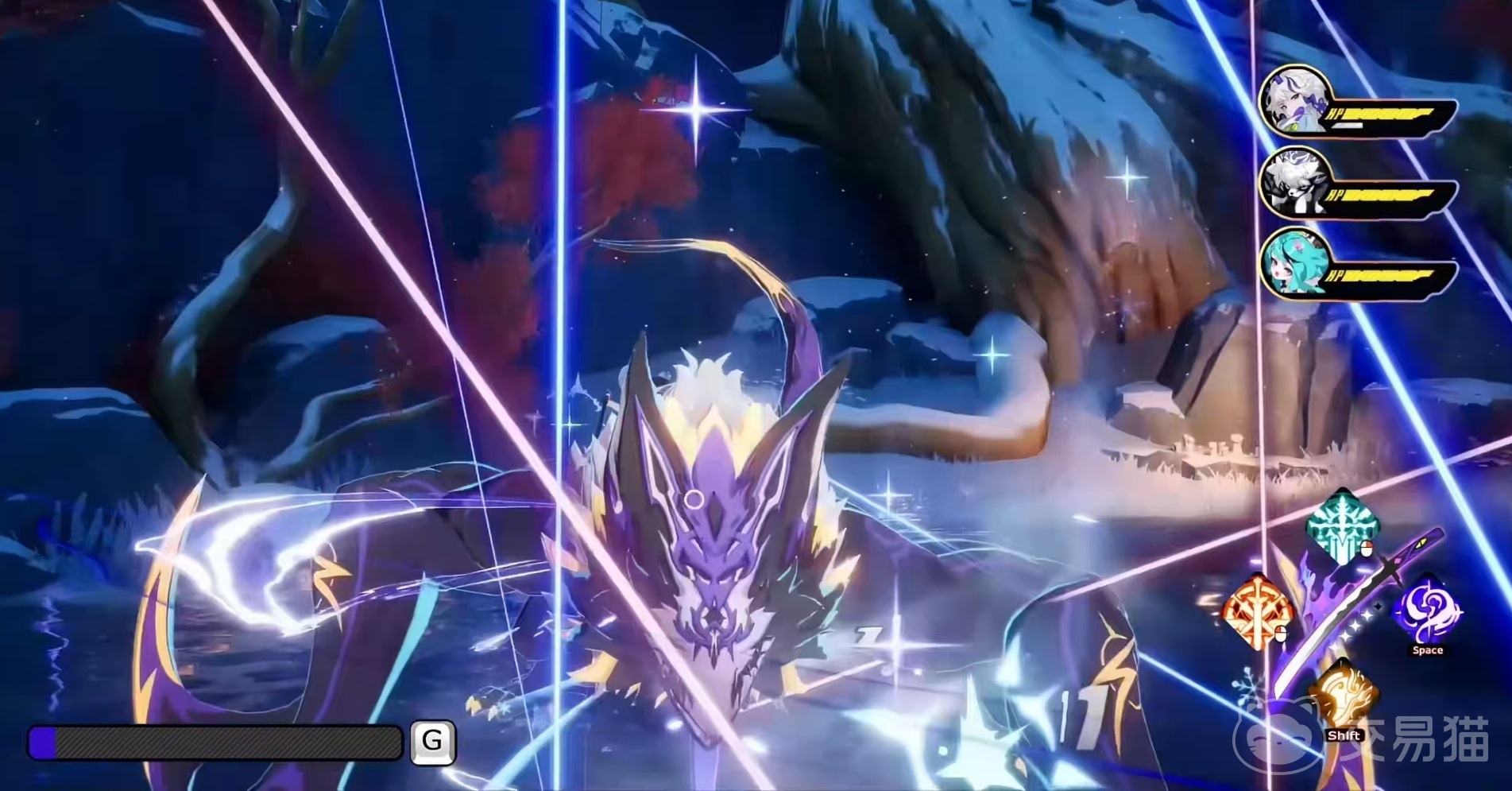The height and width of the screenshot is (791, 1512).
Task: Choose the teal-haired party member portrait
Action: (x=1293, y=265)
